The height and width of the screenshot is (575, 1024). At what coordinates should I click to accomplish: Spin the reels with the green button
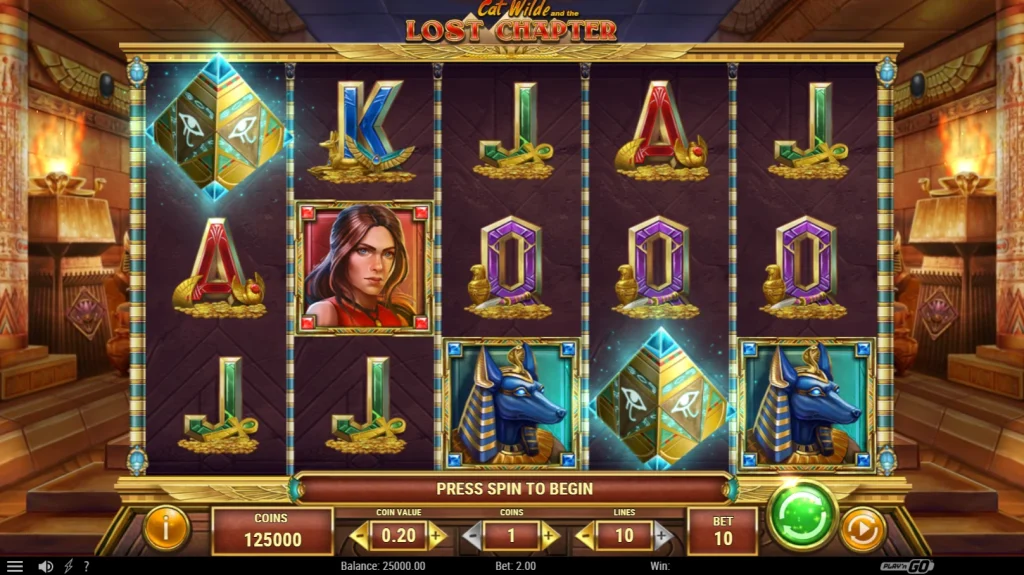click(x=802, y=516)
